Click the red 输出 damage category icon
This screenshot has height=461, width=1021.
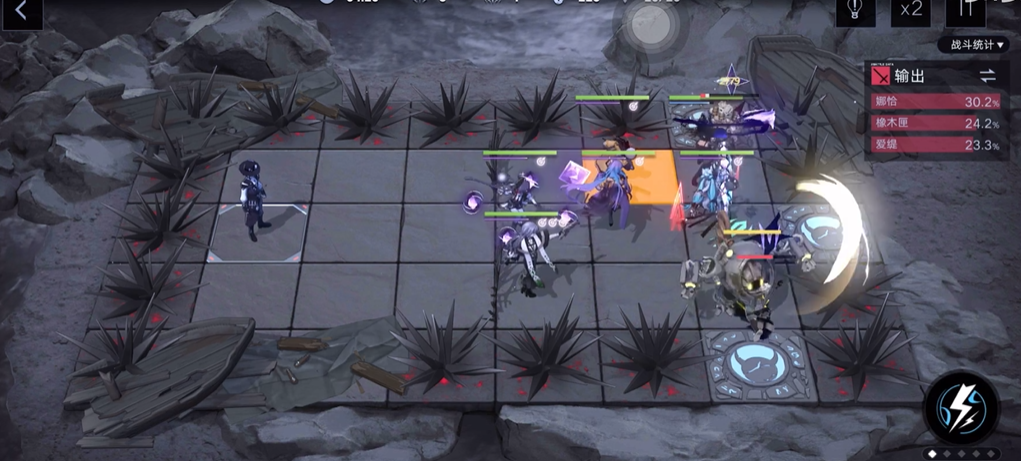click(881, 76)
